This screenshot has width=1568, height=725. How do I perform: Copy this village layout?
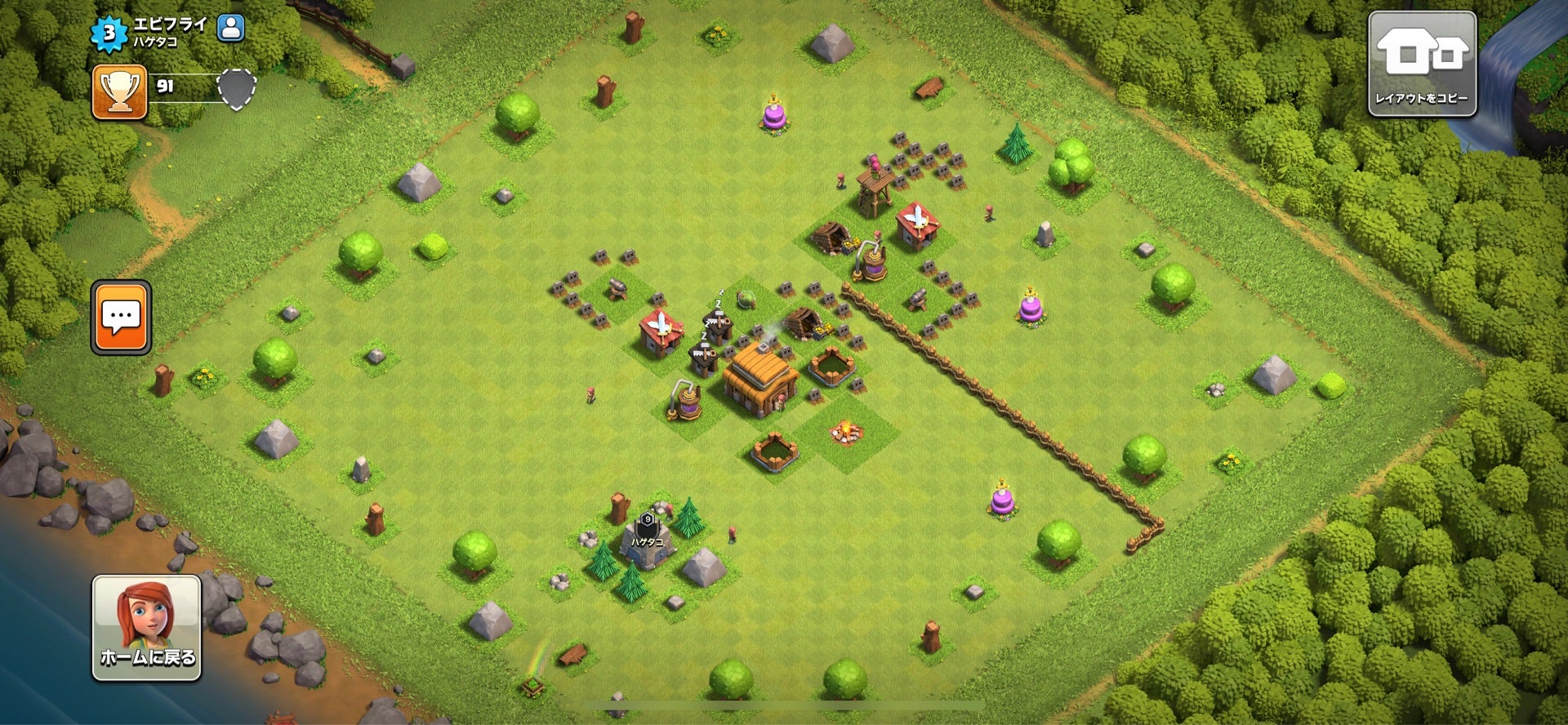click(x=1422, y=64)
